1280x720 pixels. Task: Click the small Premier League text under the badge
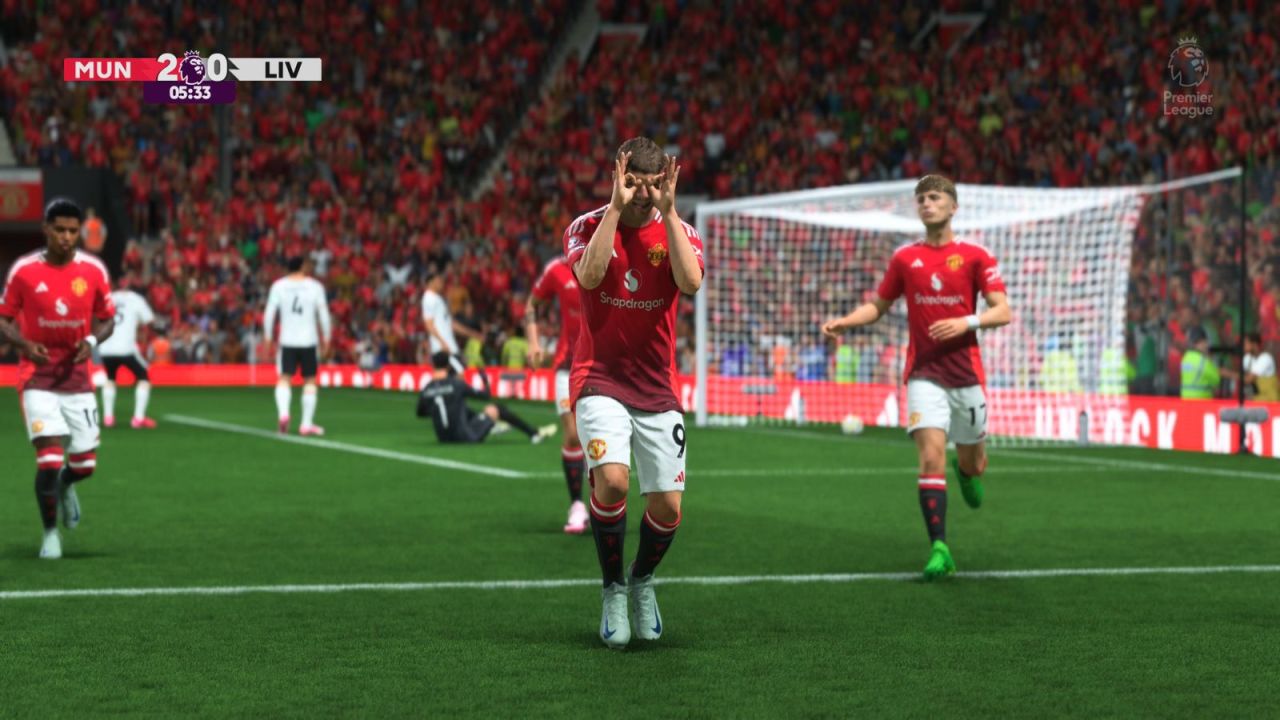[1186, 105]
